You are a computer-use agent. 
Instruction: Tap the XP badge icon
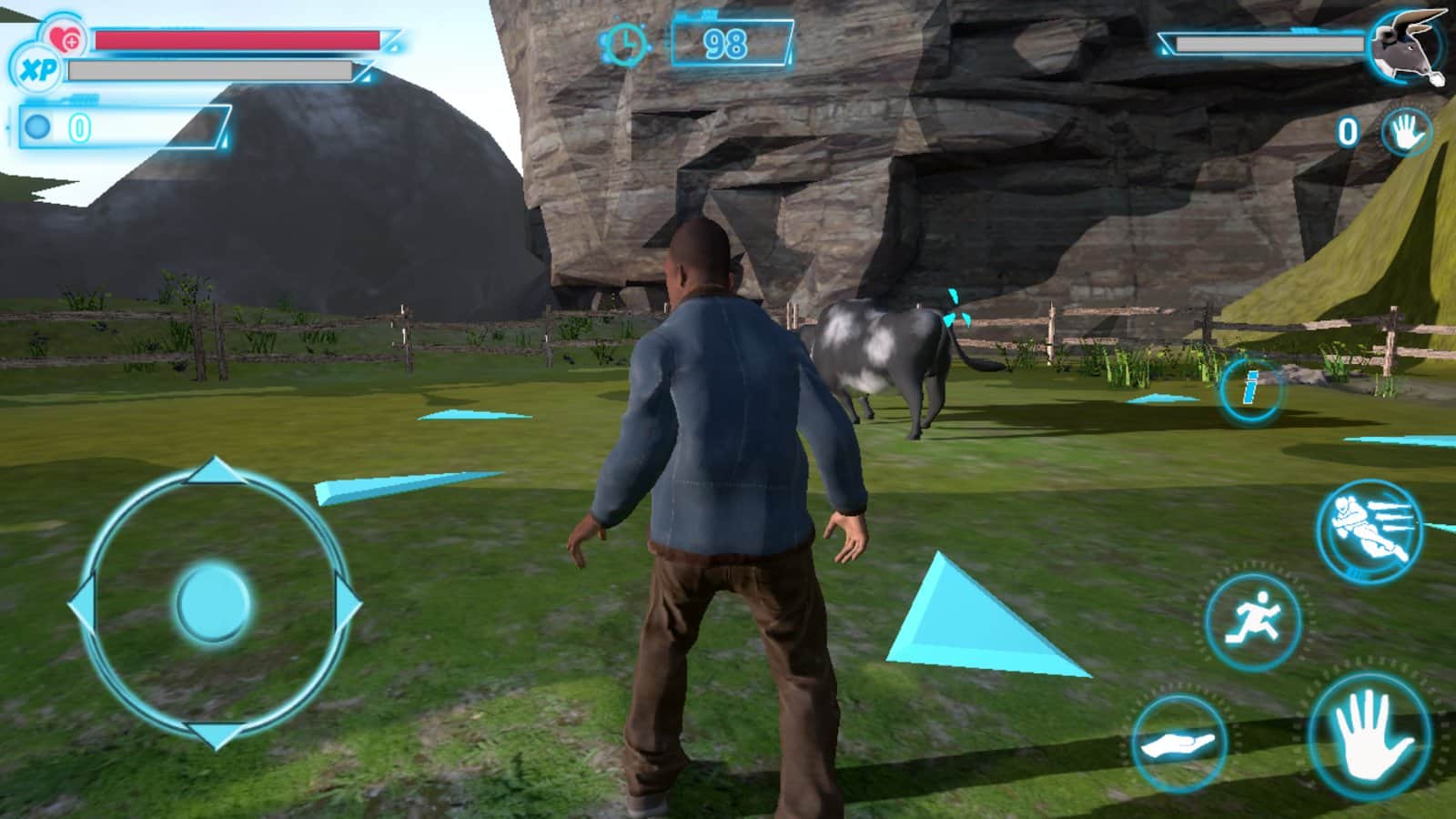(x=36, y=68)
